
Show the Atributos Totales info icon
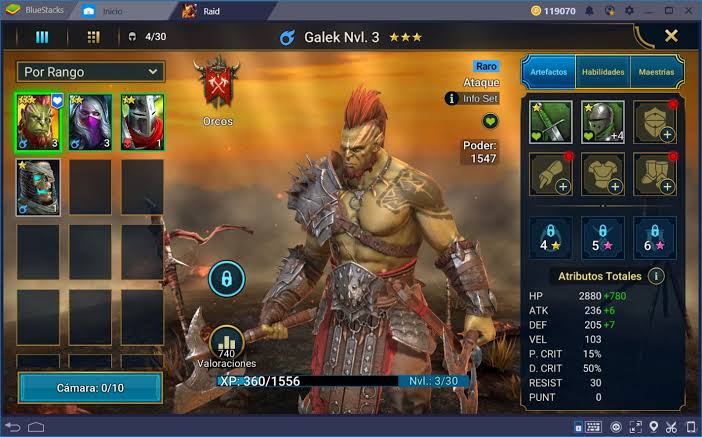[656, 276]
